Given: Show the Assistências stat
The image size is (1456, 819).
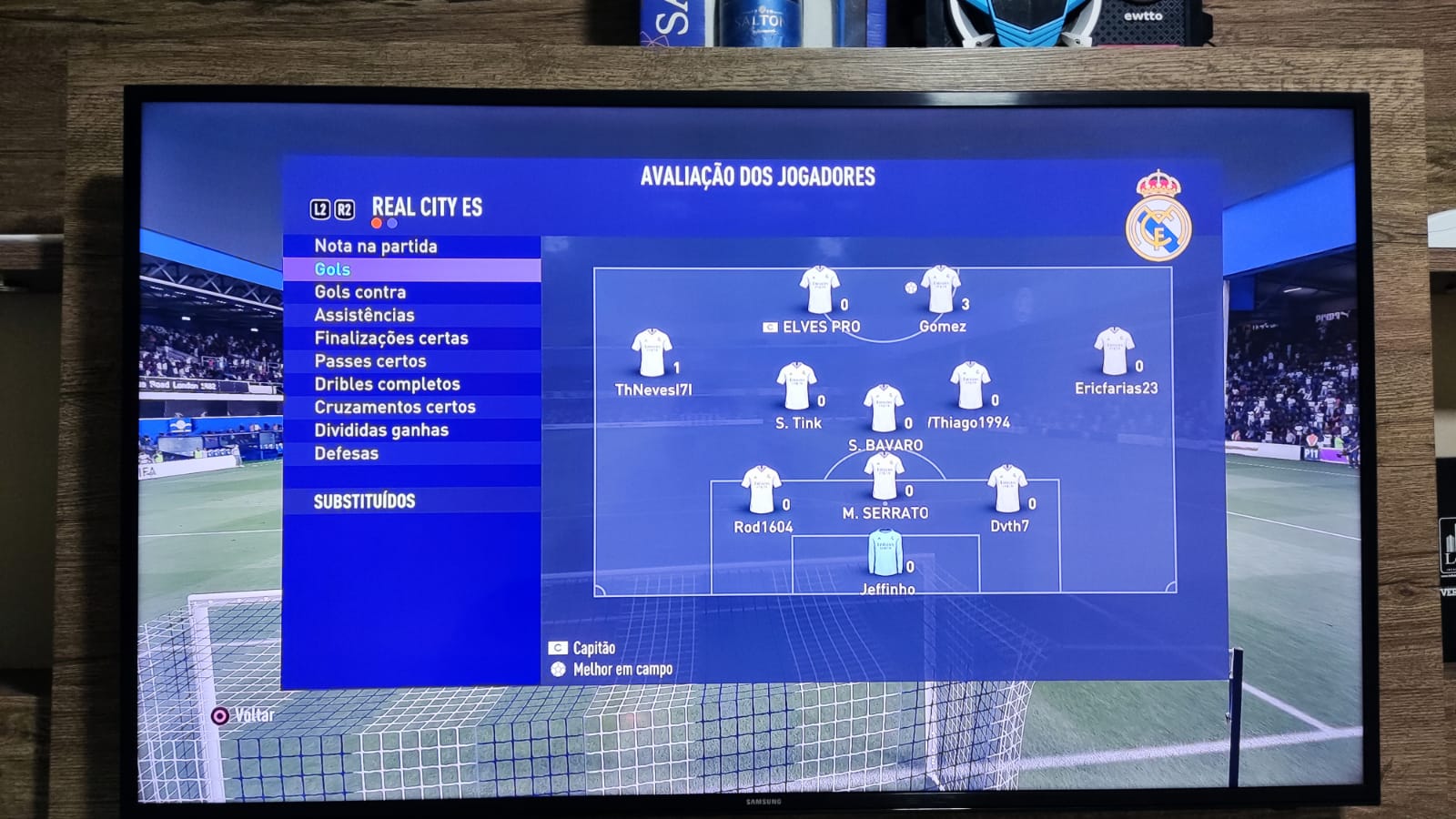Looking at the screenshot, I should pos(364,315).
